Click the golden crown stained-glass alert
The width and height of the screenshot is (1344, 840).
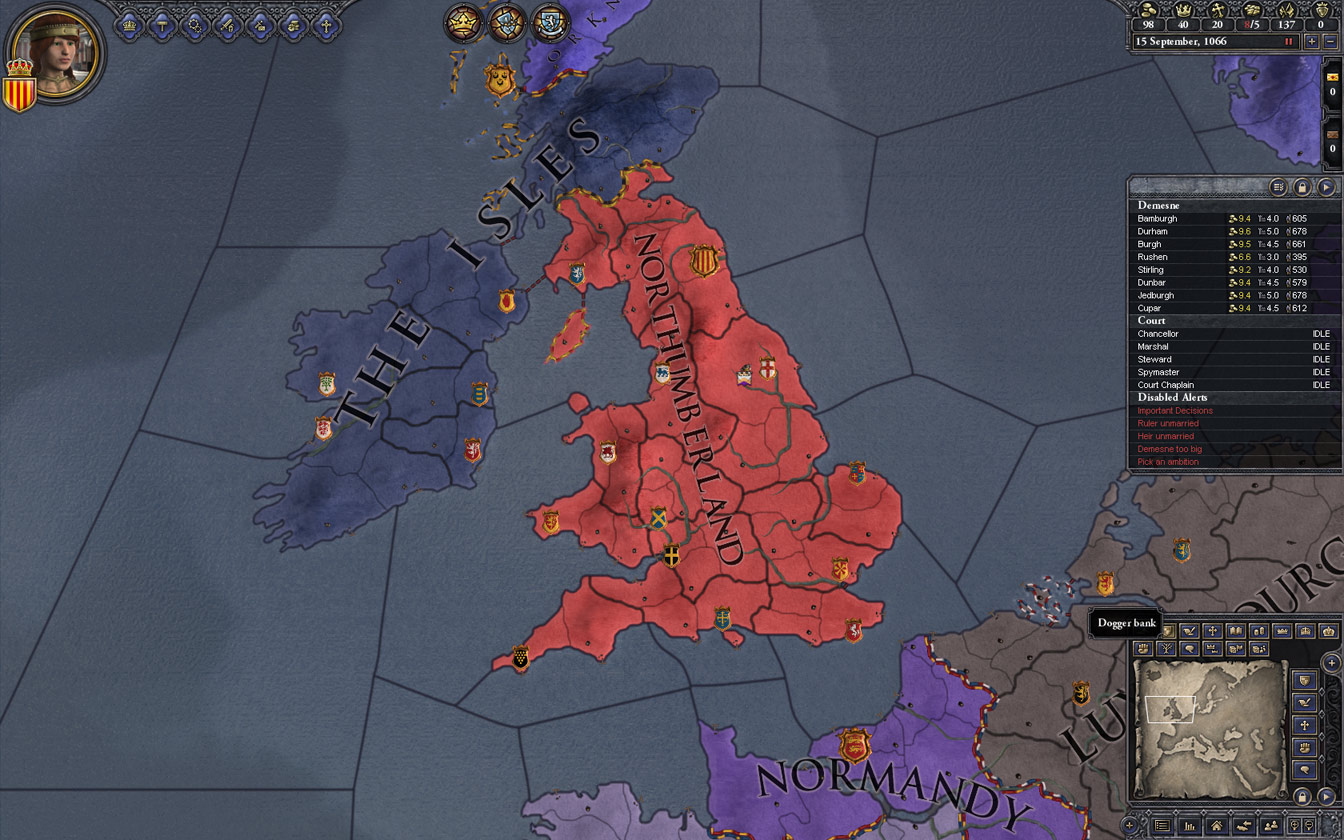(464, 22)
